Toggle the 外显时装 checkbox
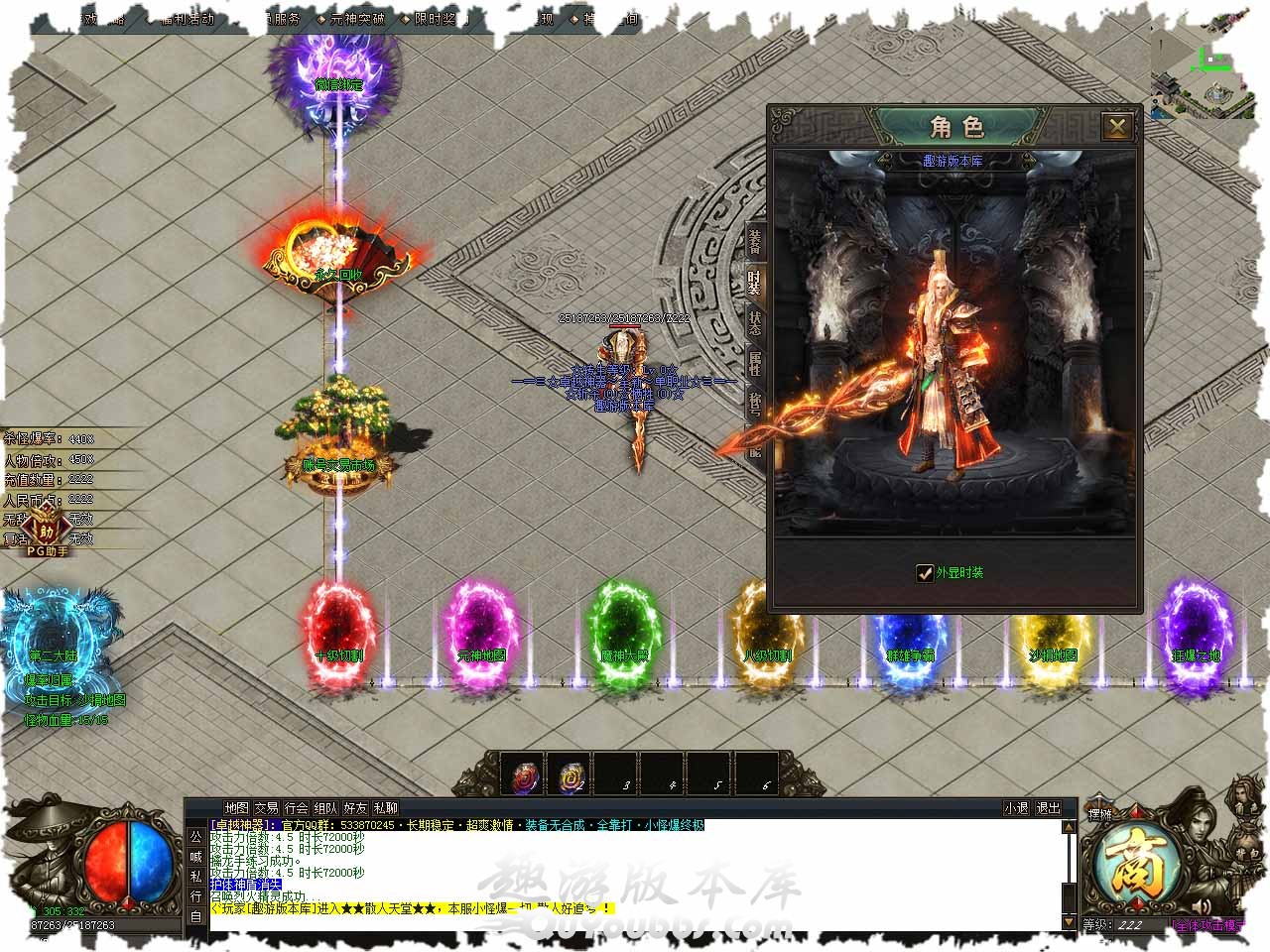1270x952 pixels. click(925, 572)
